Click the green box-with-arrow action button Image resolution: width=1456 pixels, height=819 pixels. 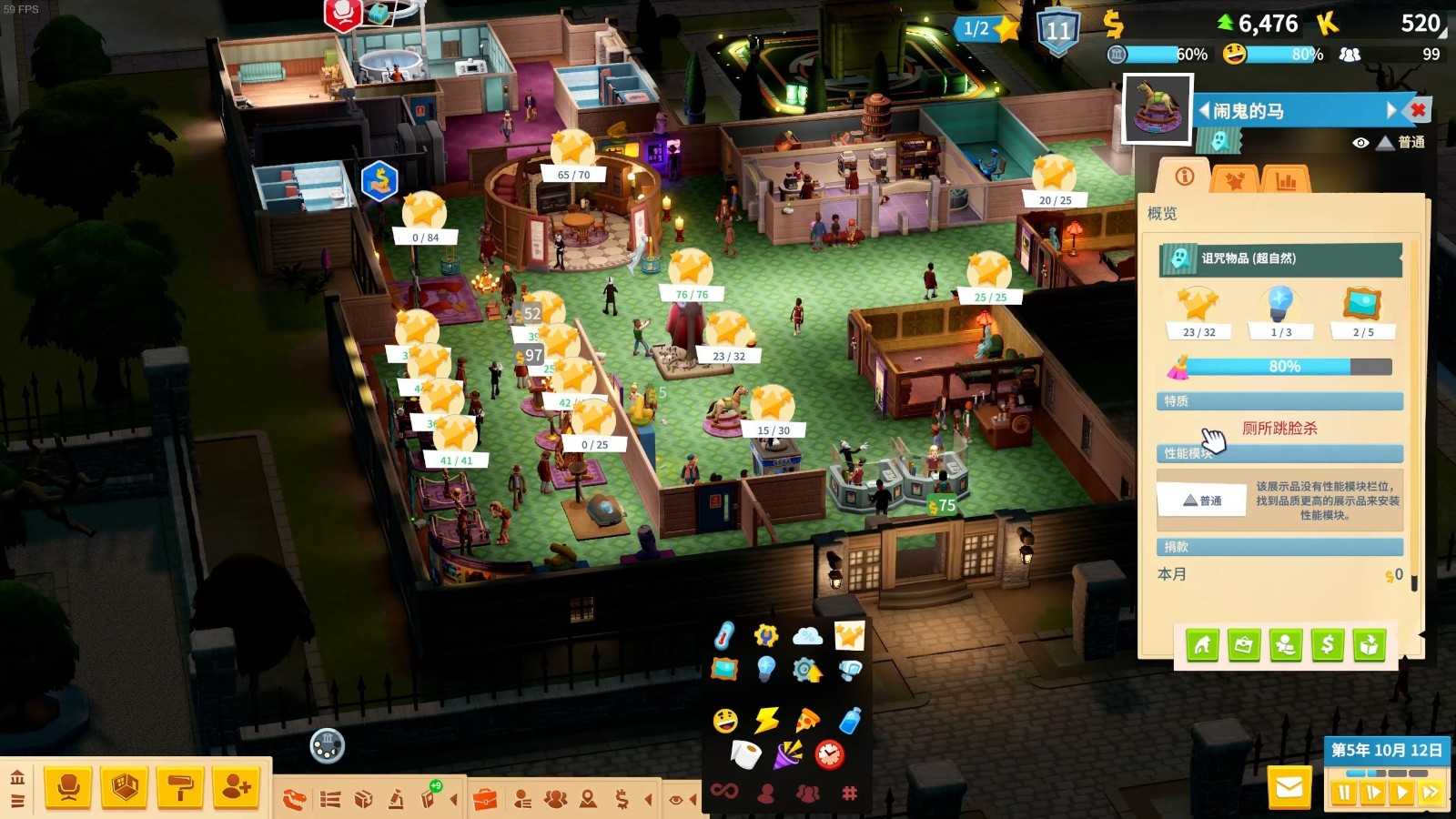pyautogui.click(x=1370, y=645)
